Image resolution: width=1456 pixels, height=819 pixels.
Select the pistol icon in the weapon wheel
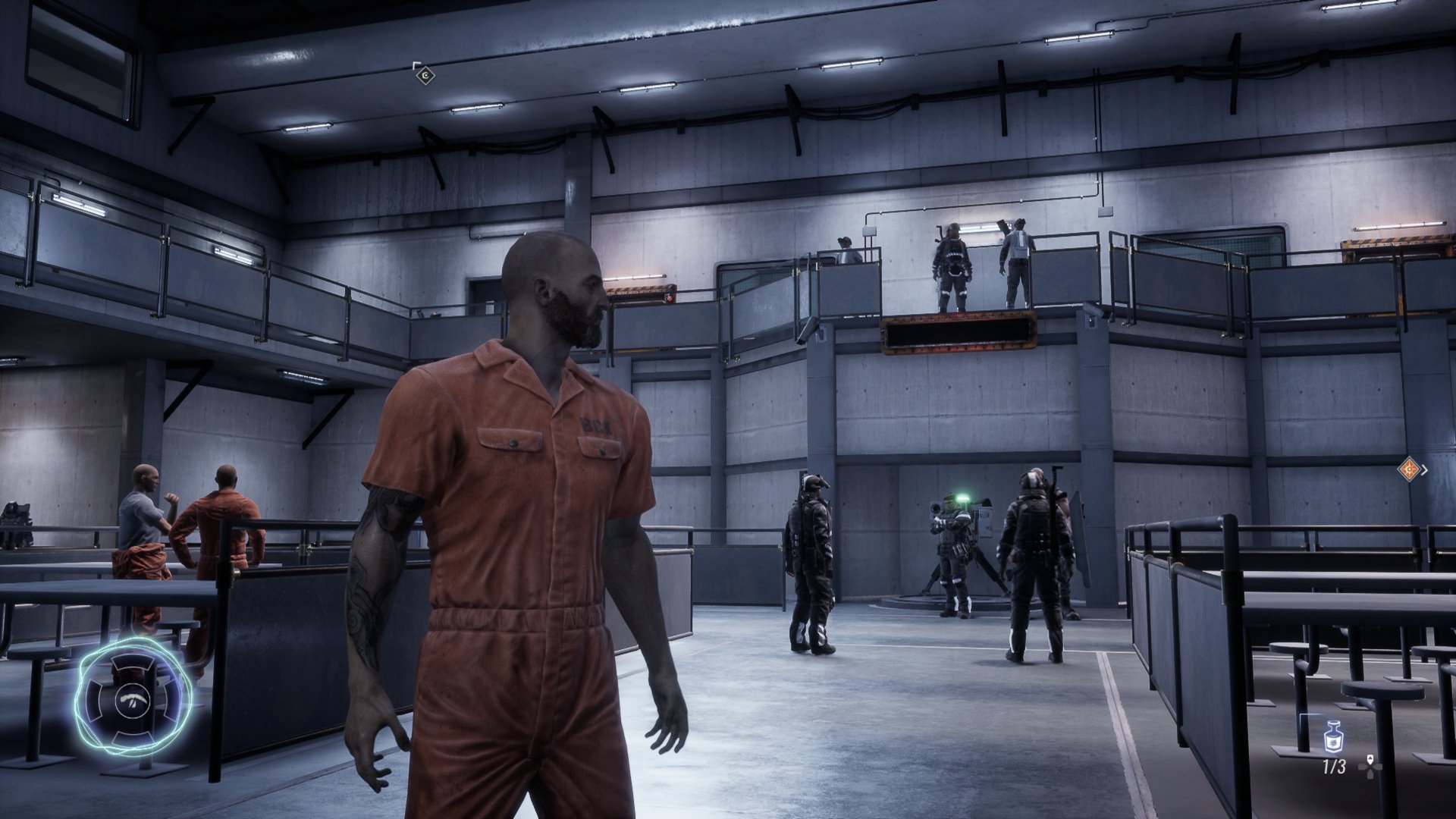pos(132,701)
